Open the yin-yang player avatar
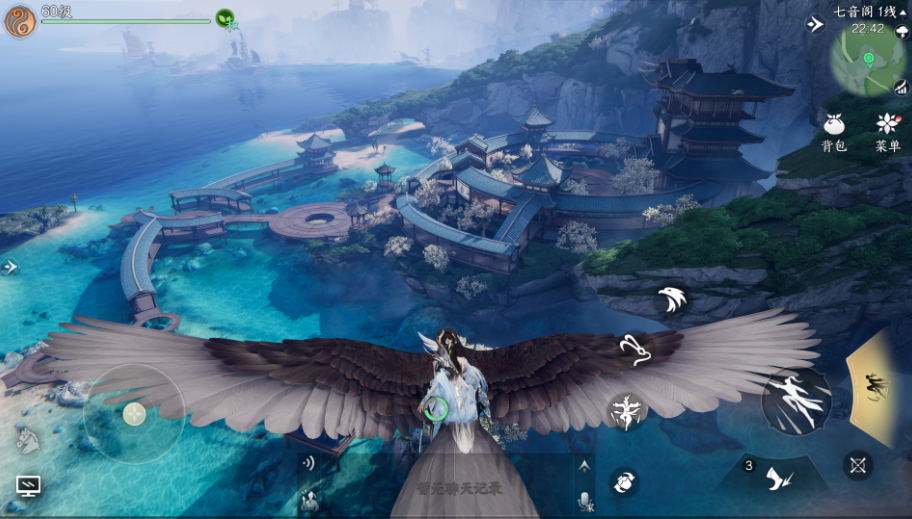This screenshot has width=912, height=519. (20, 21)
